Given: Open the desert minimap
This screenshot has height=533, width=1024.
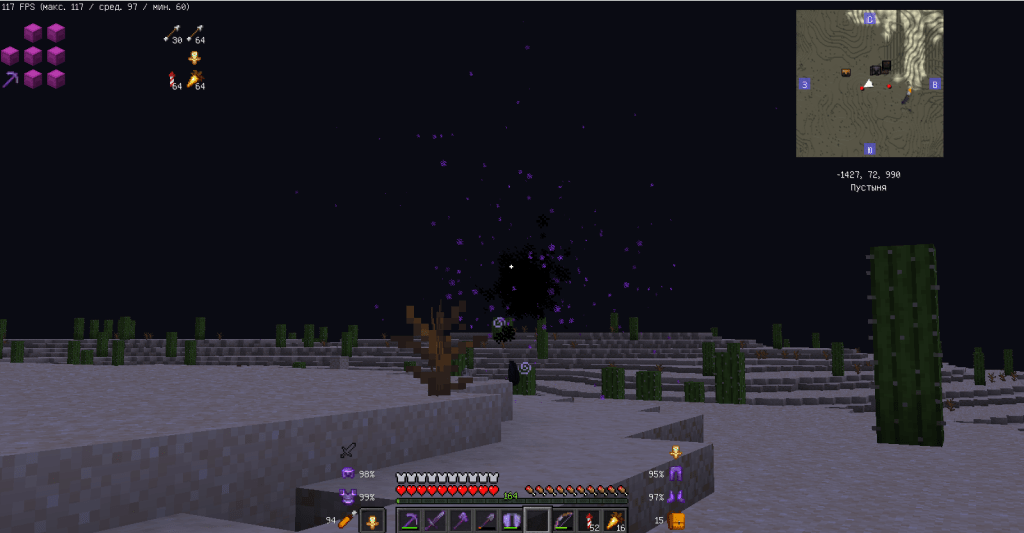Looking at the screenshot, I should point(869,83).
